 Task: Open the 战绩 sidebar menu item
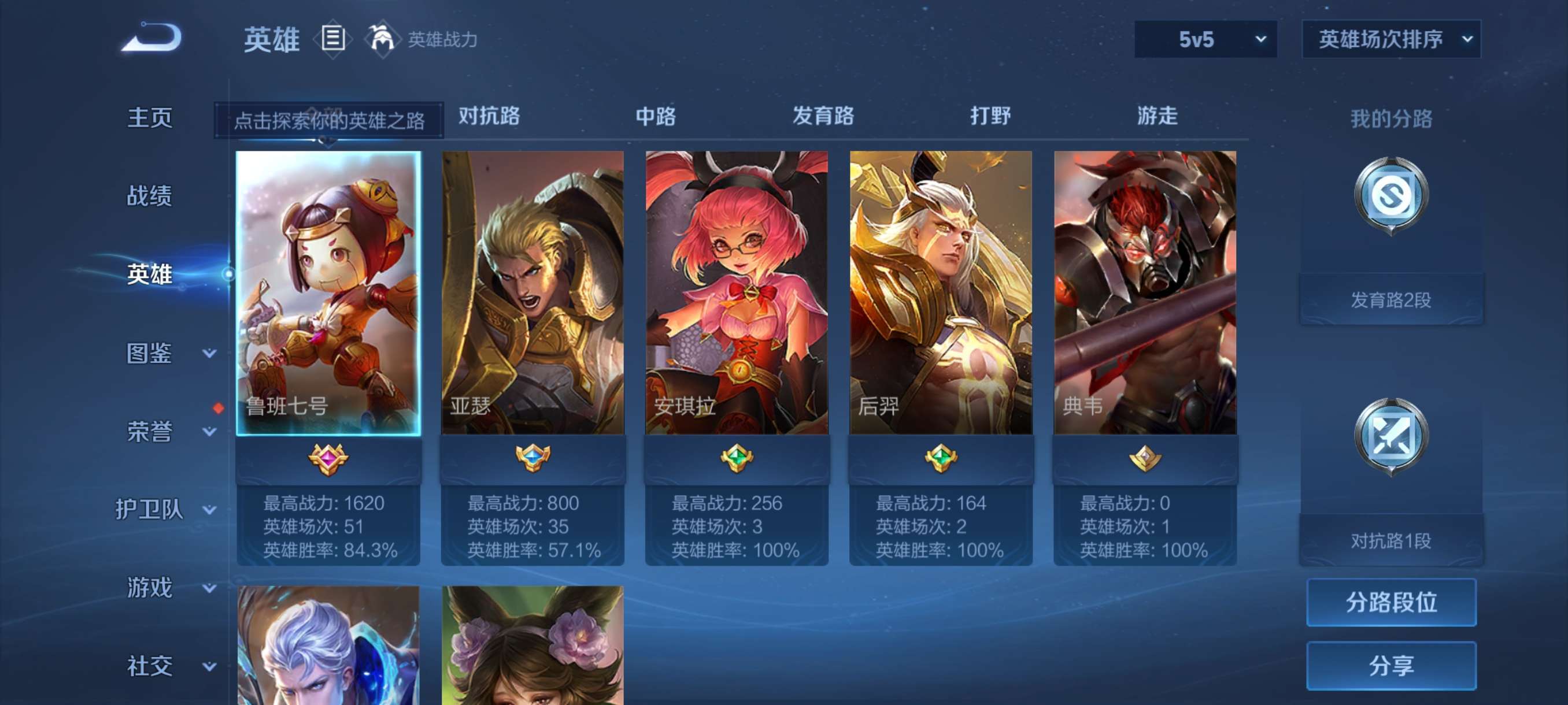tap(150, 196)
